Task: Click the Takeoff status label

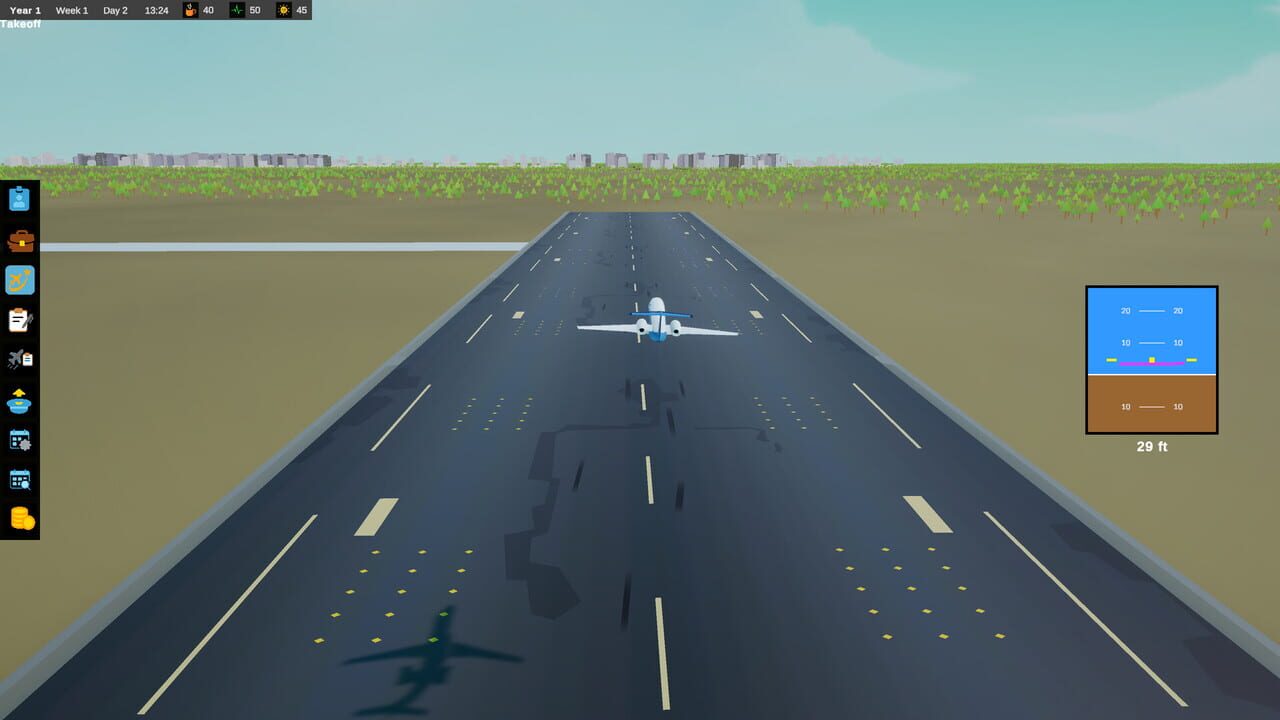Action: (19, 23)
